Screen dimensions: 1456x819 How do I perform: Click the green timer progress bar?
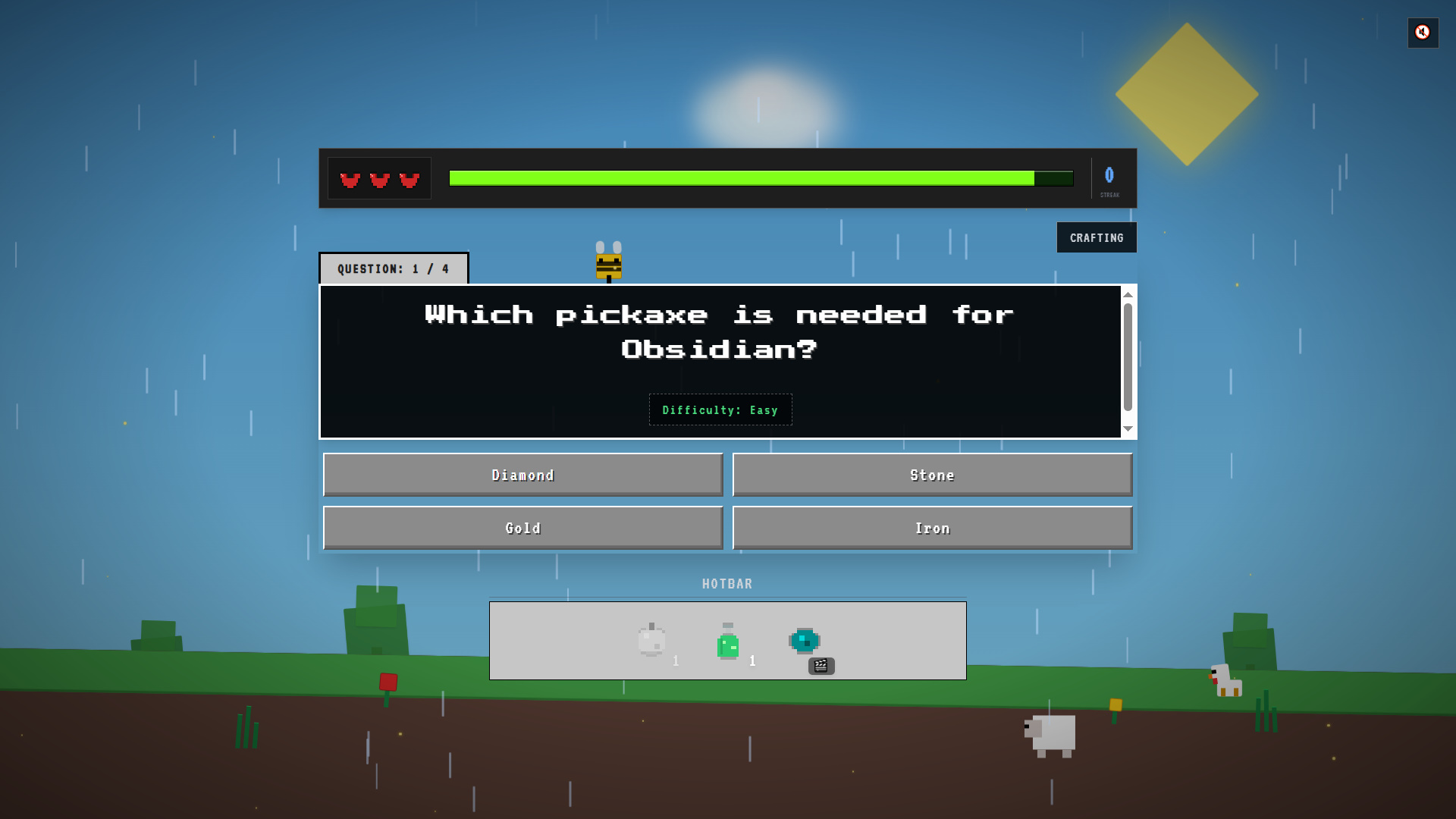pyautogui.click(x=741, y=177)
